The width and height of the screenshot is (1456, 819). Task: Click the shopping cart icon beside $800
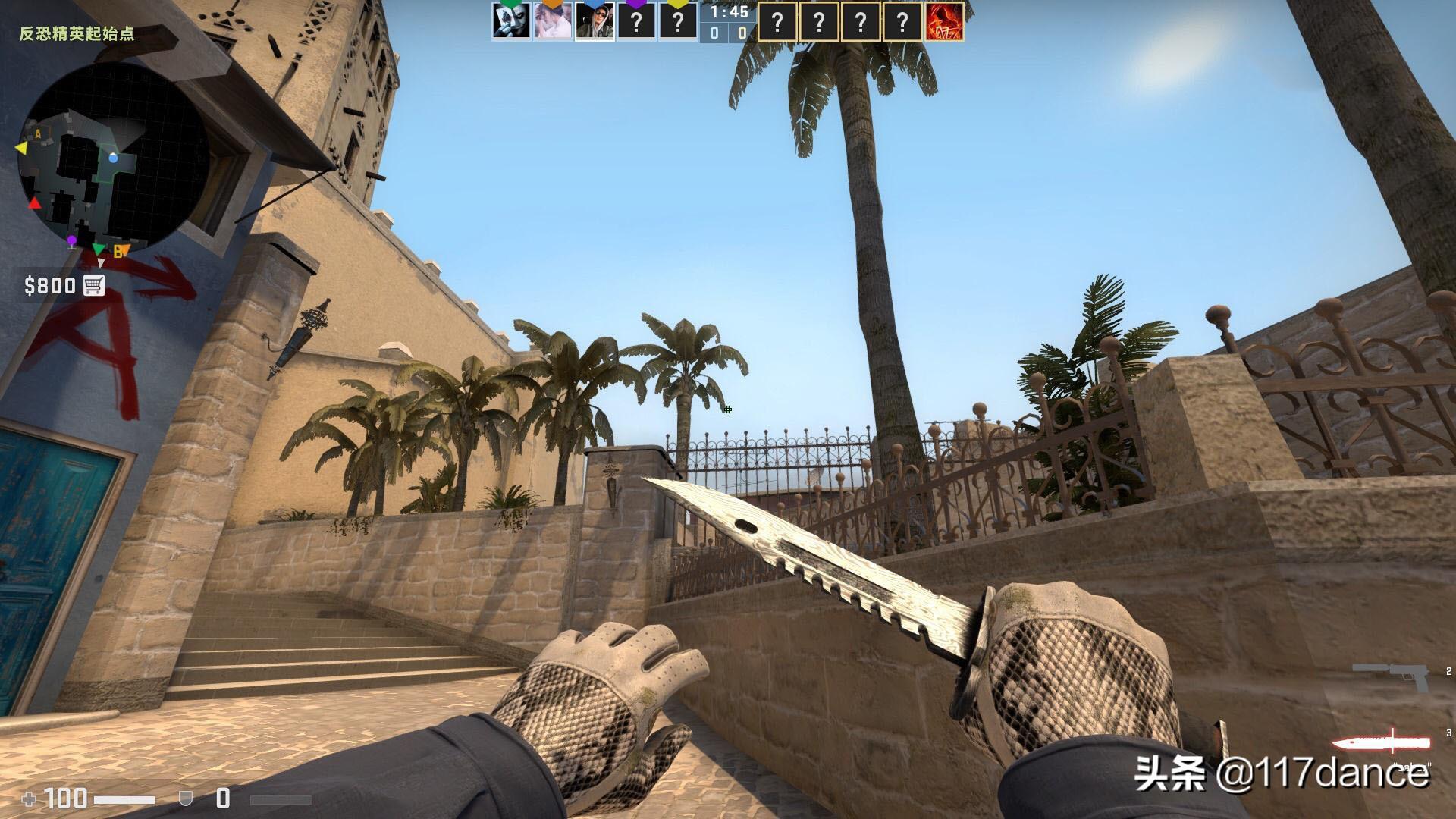pos(94,286)
